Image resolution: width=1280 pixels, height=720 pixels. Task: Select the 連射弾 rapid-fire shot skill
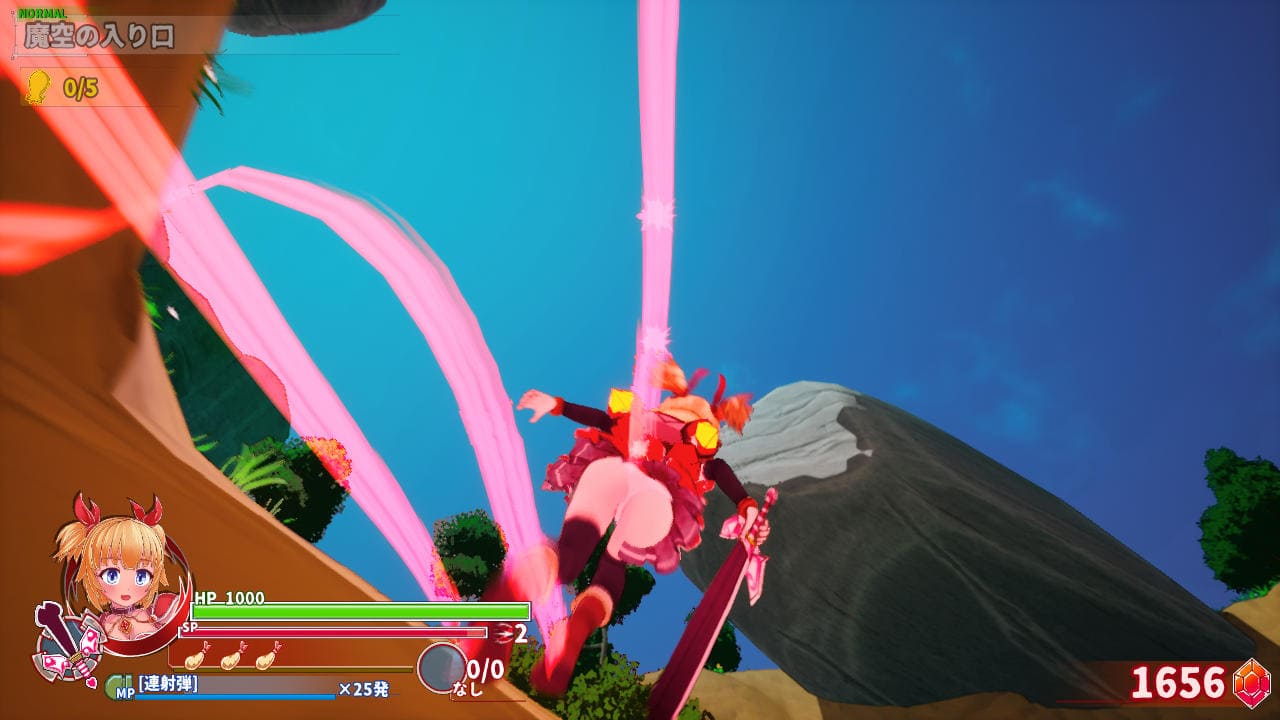(168, 684)
